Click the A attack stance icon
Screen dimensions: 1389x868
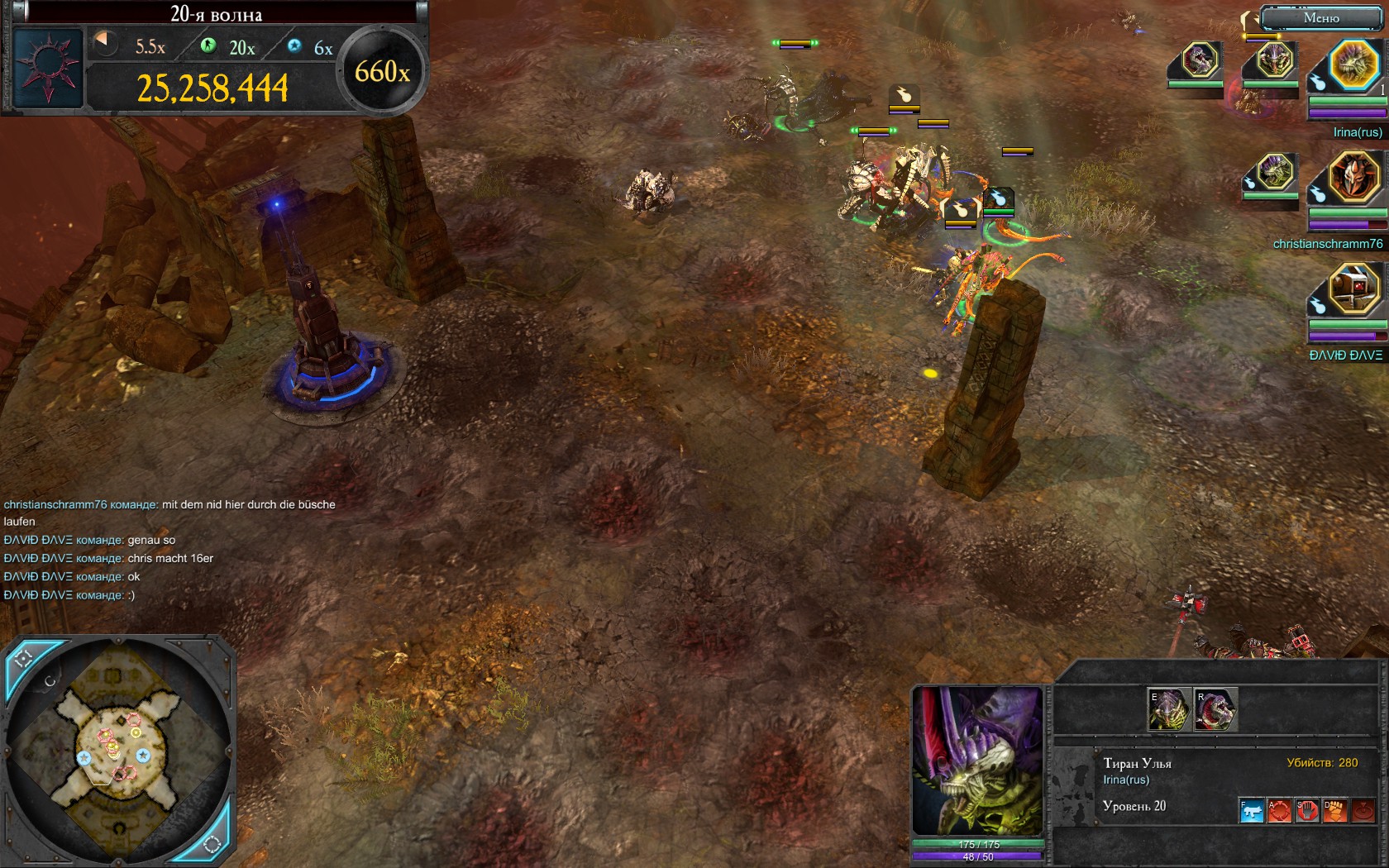click(x=1279, y=810)
